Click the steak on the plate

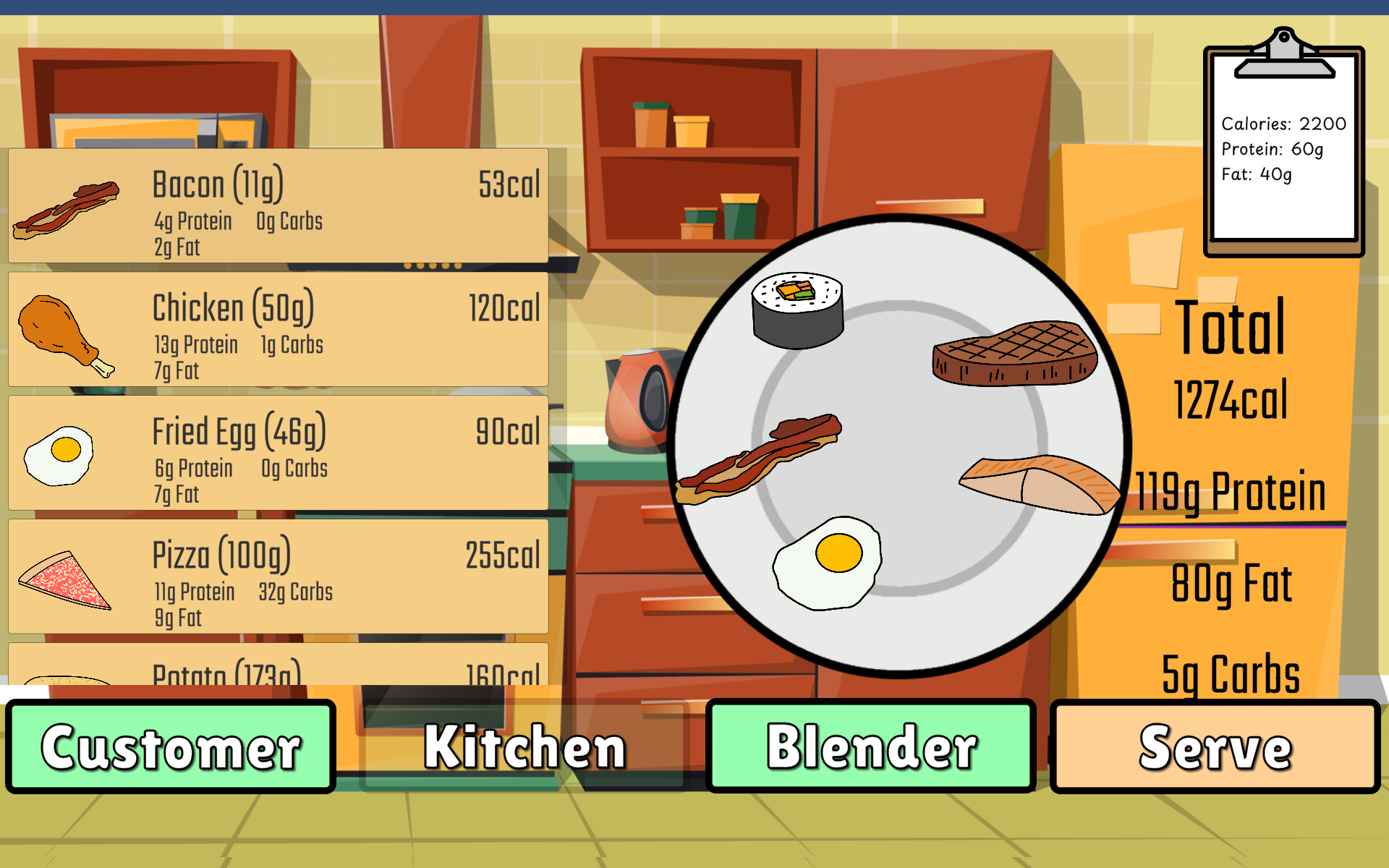1014,354
